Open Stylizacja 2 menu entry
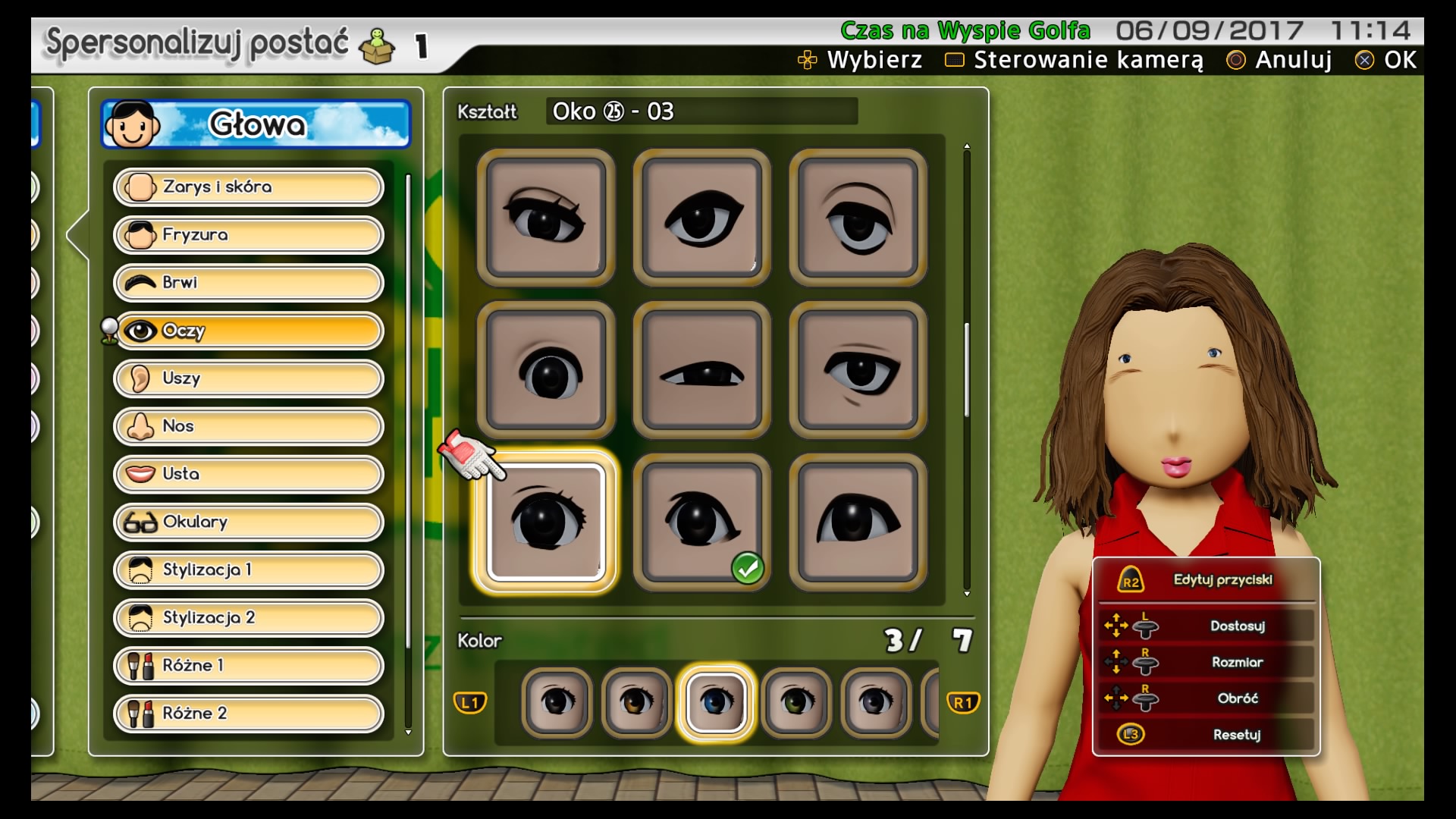This screenshot has width=1456, height=819. click(x=249, y=617)
